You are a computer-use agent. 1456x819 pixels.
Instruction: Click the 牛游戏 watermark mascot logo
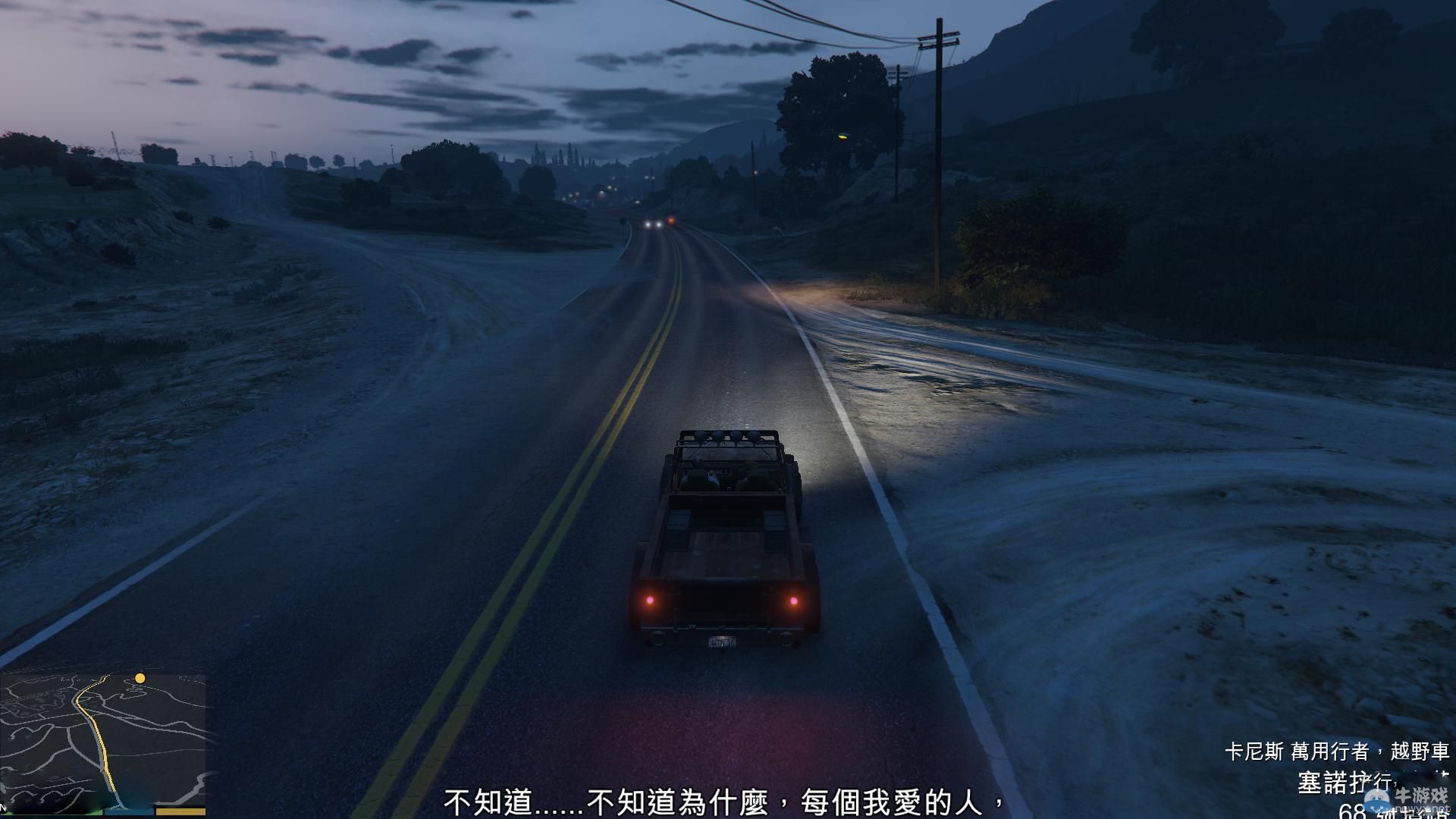pyautogui.click(x=1376, y=799)
